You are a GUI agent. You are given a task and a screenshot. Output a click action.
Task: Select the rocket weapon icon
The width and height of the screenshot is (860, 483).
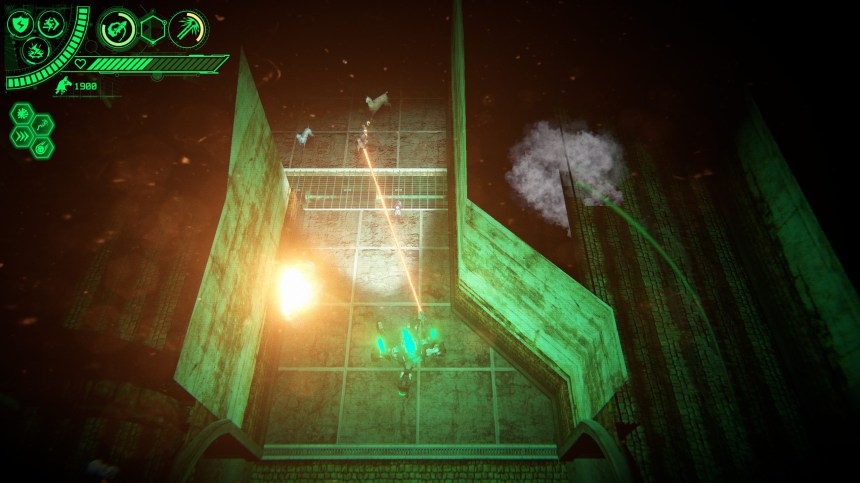click(x=117, y=29)
